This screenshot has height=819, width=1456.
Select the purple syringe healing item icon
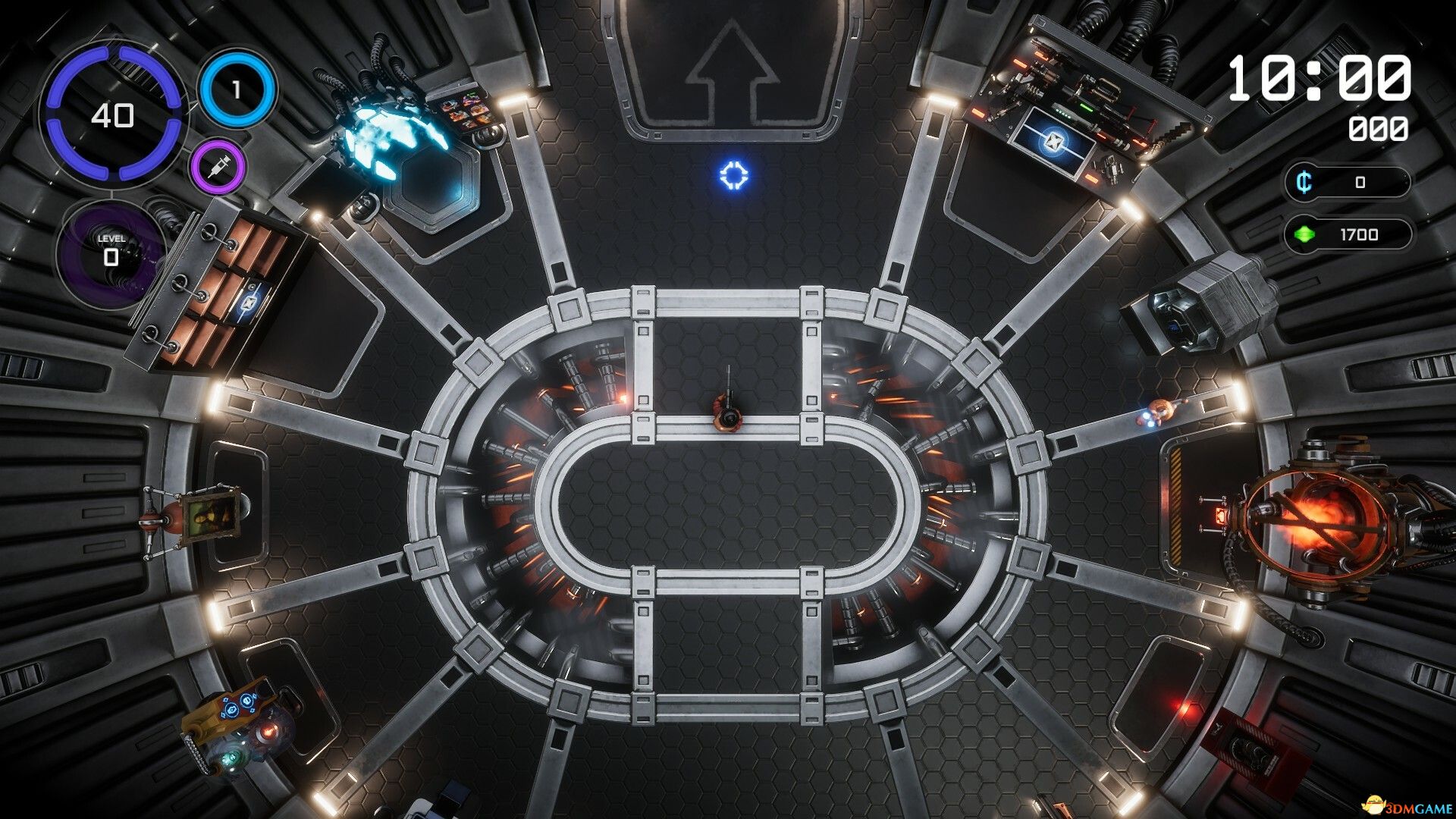220,168
